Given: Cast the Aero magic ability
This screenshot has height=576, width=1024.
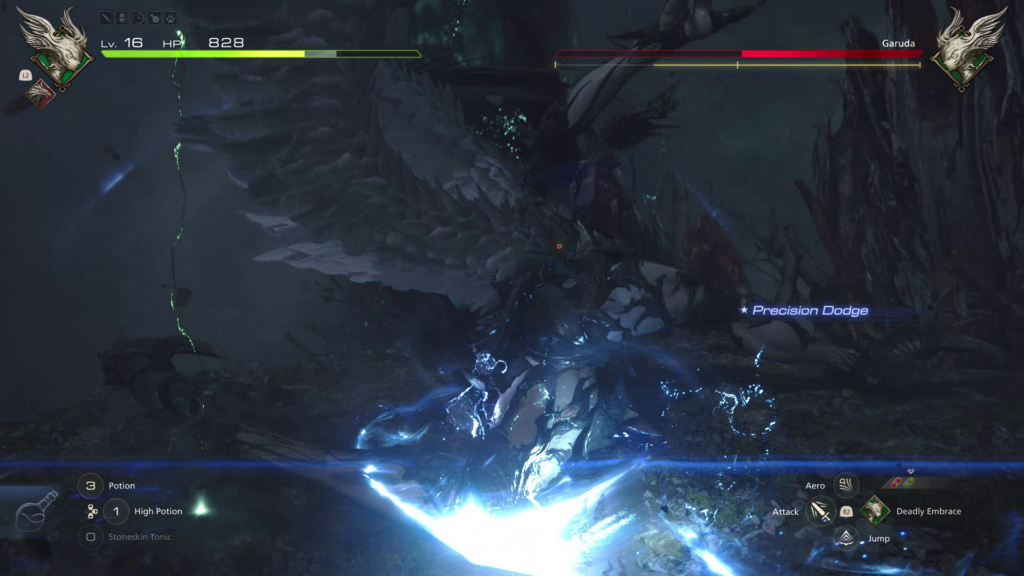Looking at the screenshot, I should pyautogui.click(x=846, y=485).
